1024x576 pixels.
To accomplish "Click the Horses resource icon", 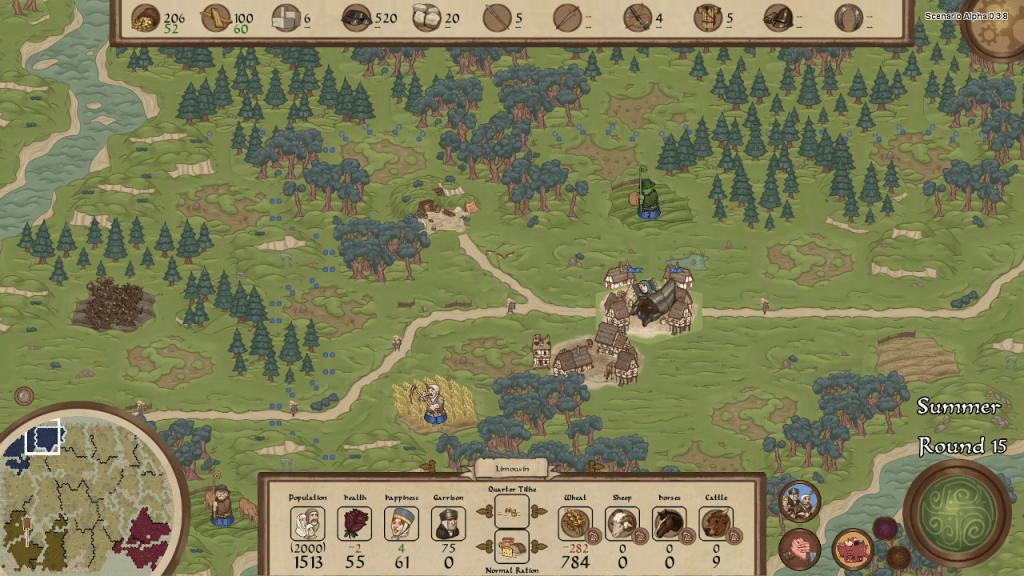I will point(669,523).
